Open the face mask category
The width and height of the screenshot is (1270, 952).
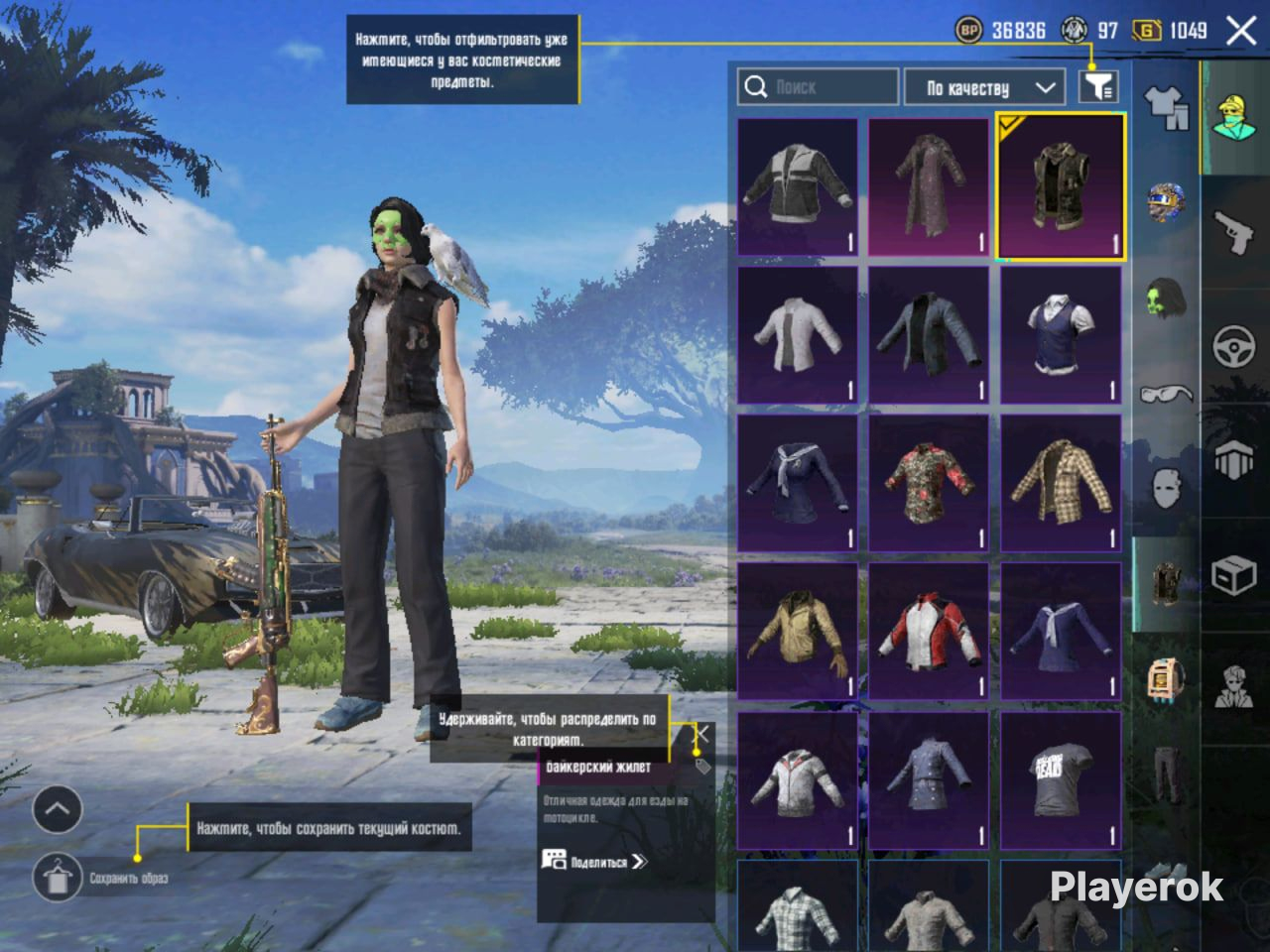[x=1167, y=488]
